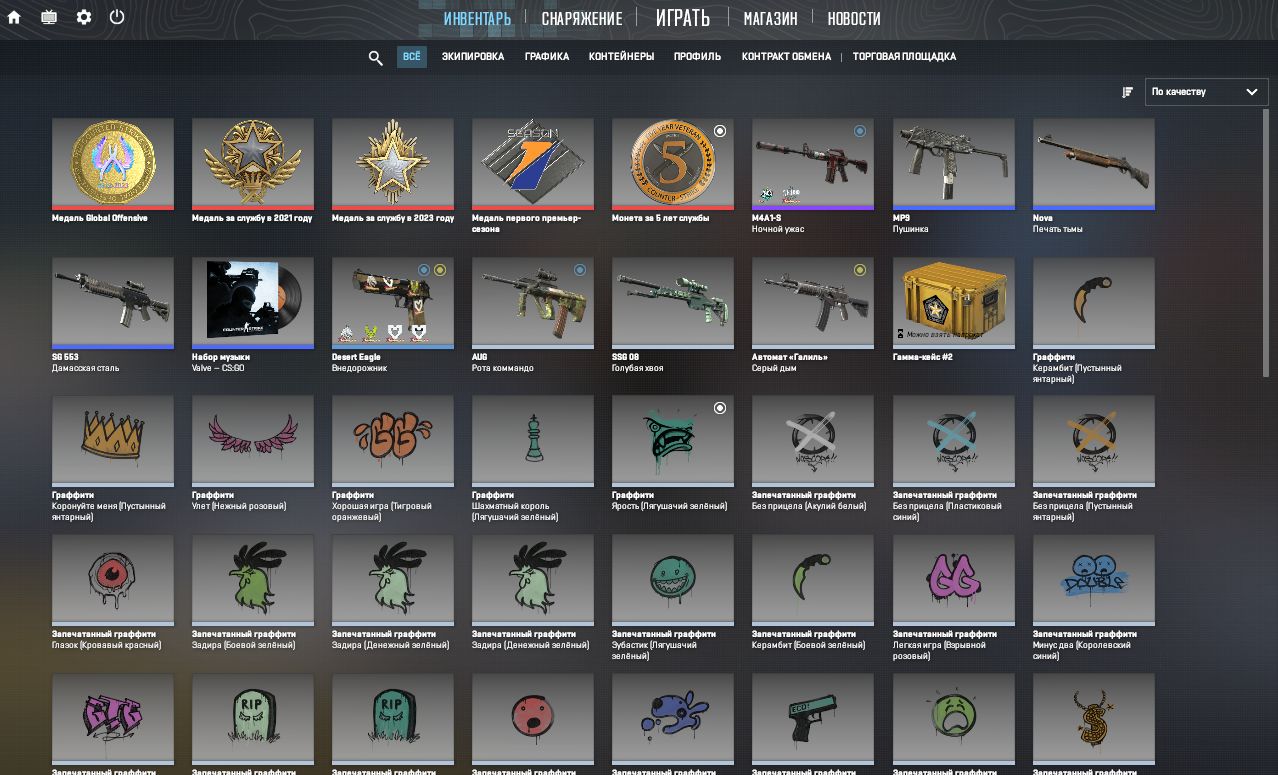Viewport: 1278px width, 775px height.
Task: Pick the Шахматный король graffiti
Action: pos(533,440)
